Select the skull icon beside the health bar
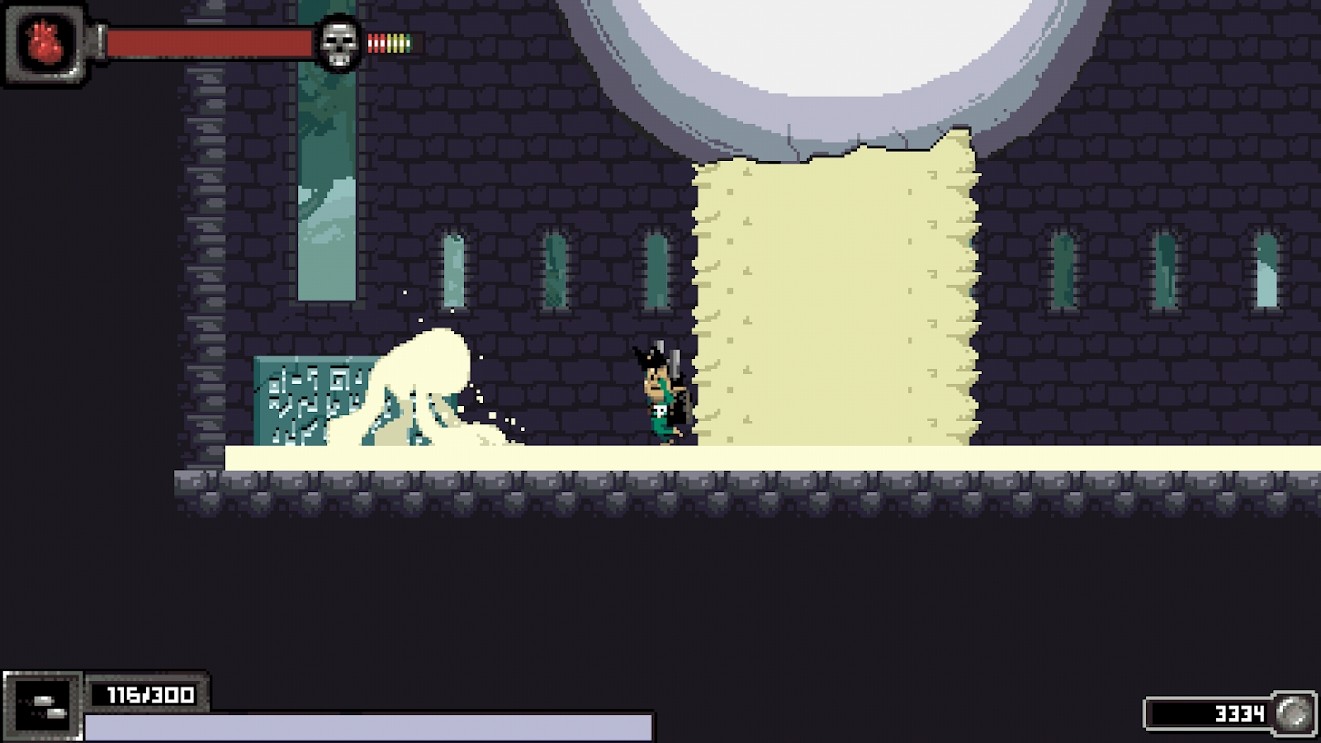This screenshot has height=743, width=1321. pyautogui.click(x=338, y=44)
